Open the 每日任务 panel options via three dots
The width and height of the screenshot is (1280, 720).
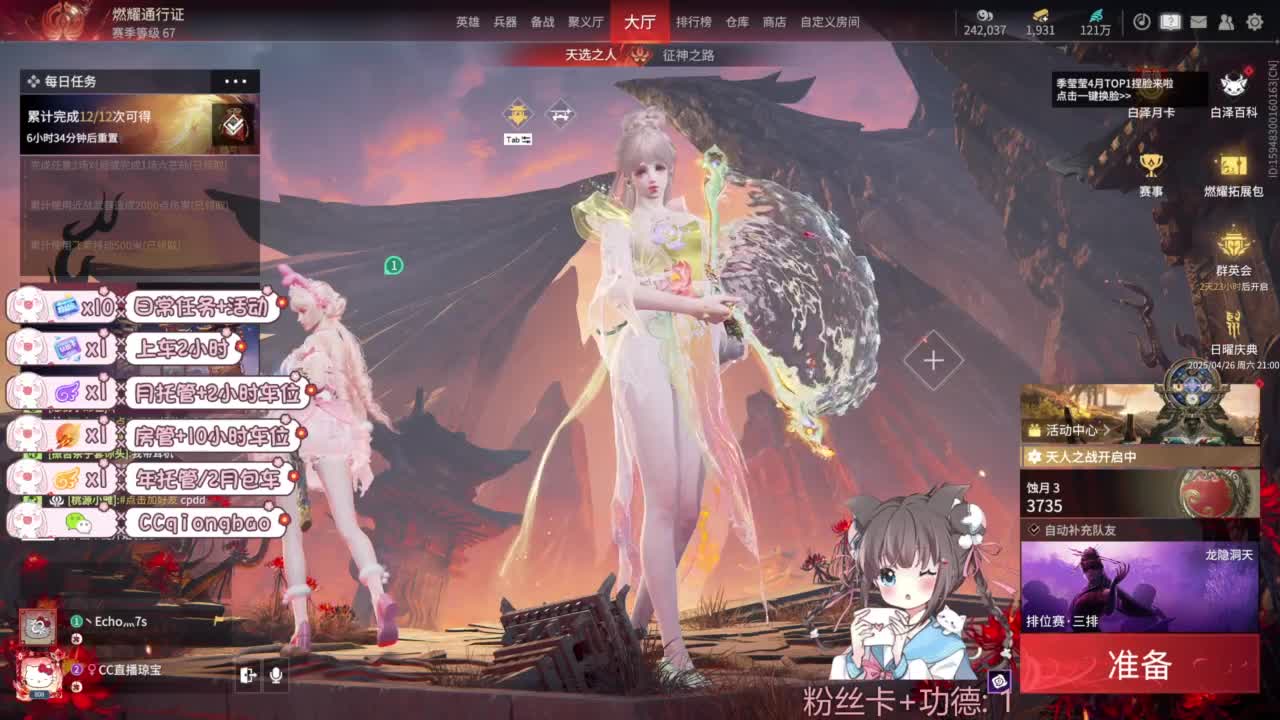point(236,80)
